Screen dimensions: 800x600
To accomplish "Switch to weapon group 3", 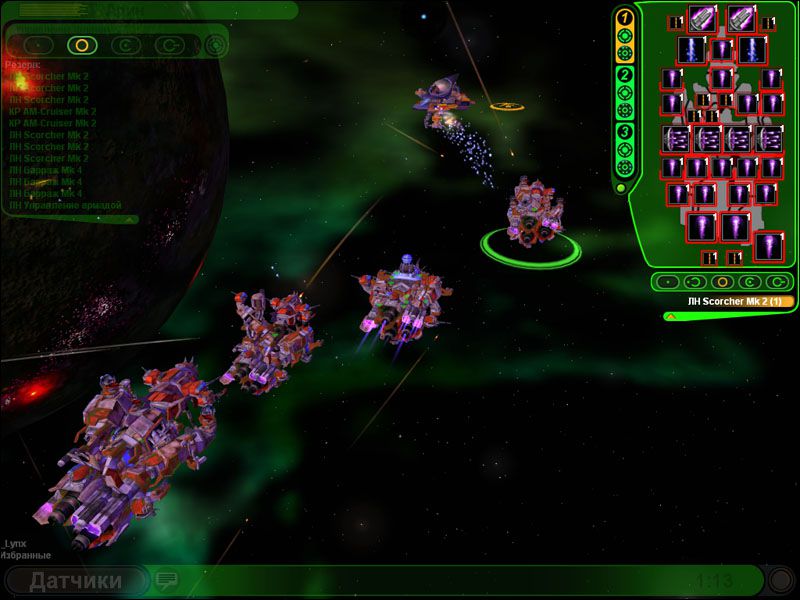I will (x=624, y=132).
